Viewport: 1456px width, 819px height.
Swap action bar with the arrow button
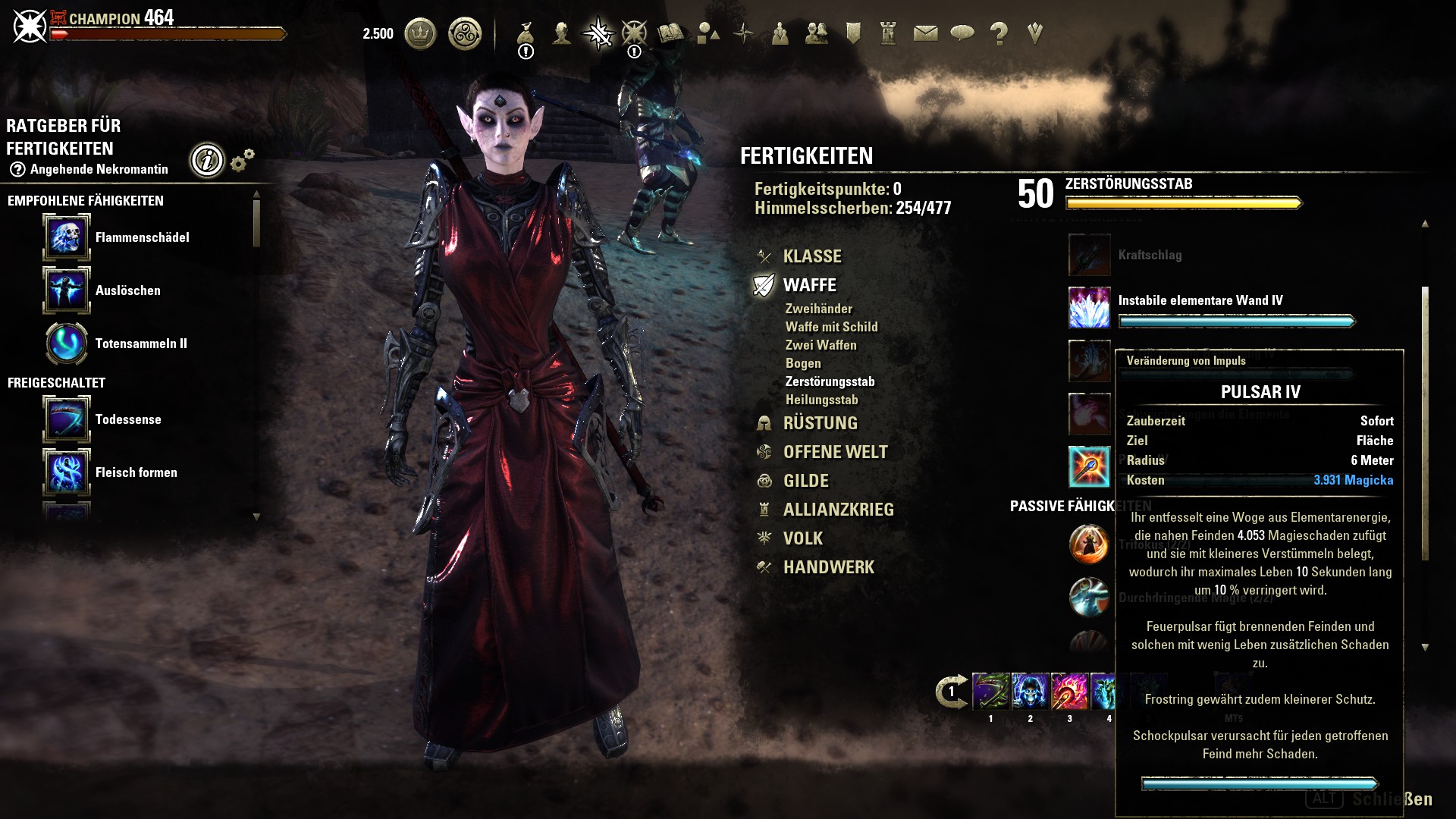point(951,692)
